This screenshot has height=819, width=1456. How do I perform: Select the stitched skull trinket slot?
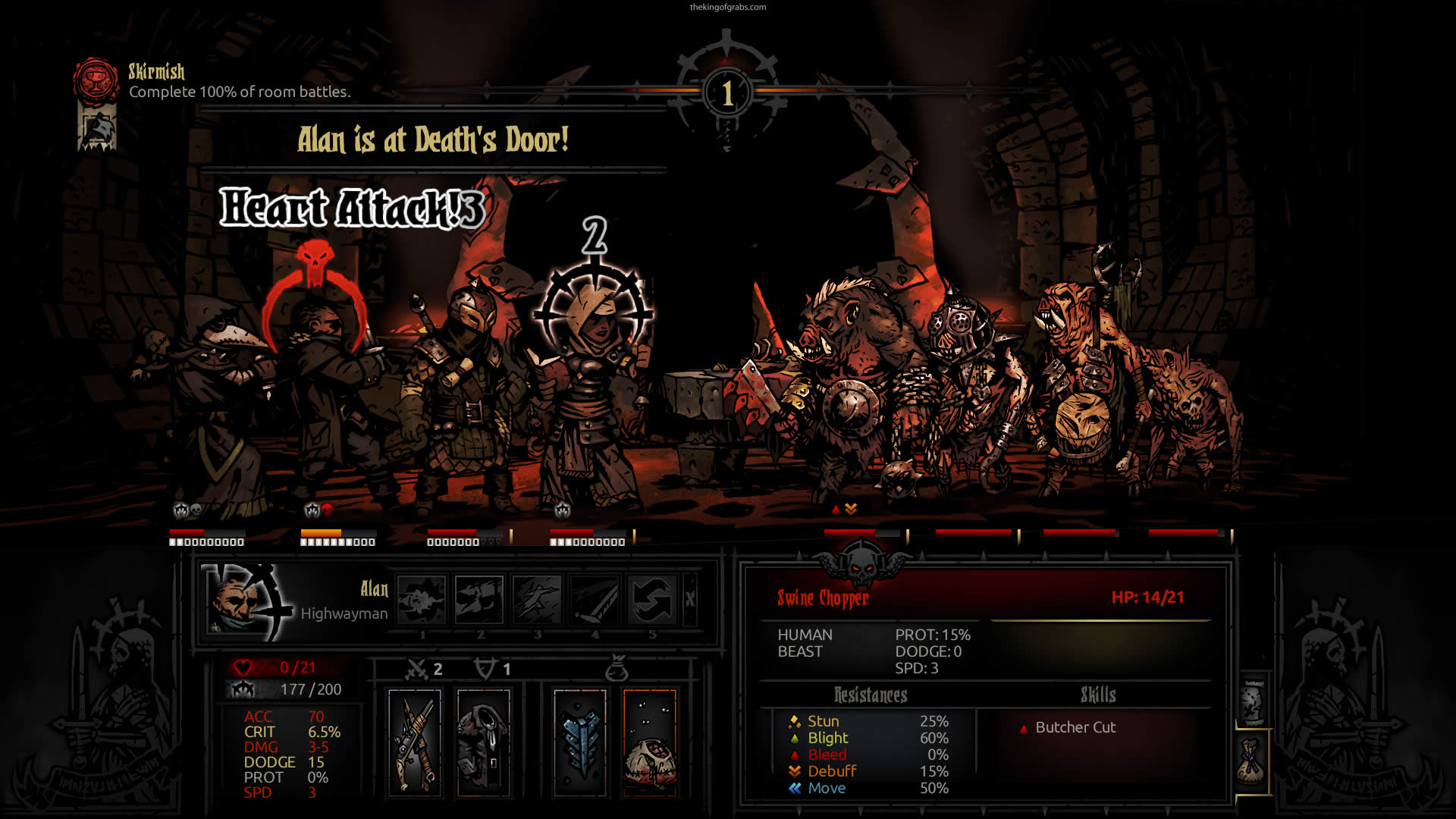650,743
